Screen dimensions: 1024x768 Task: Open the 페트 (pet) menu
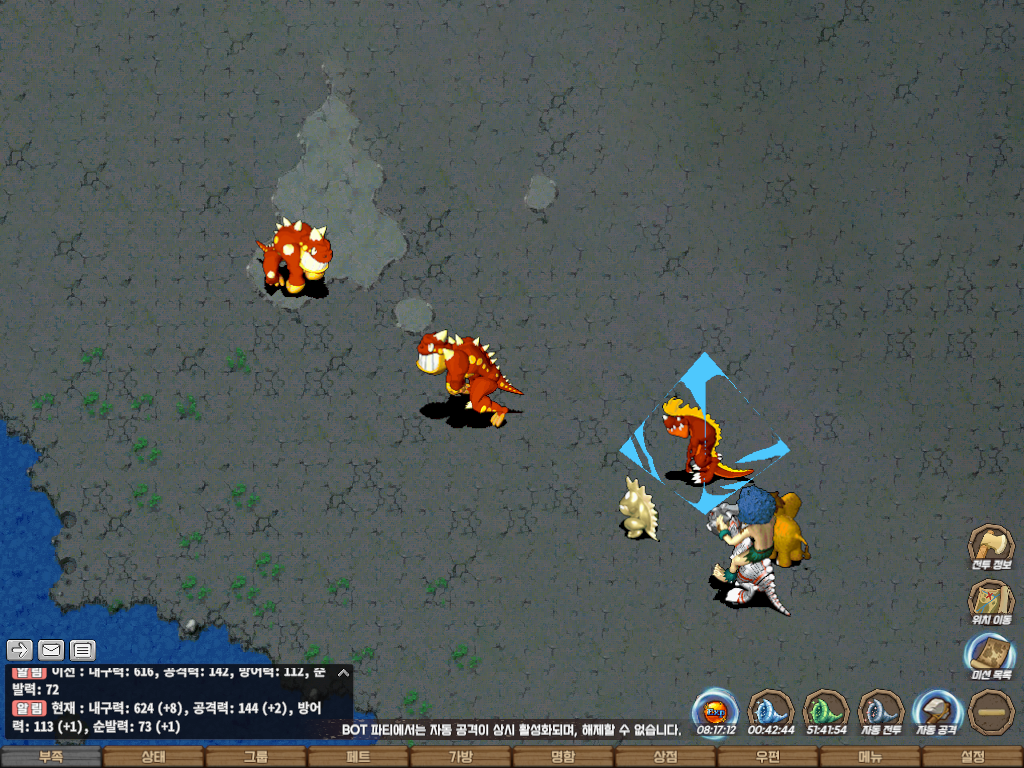pos(358,757)
